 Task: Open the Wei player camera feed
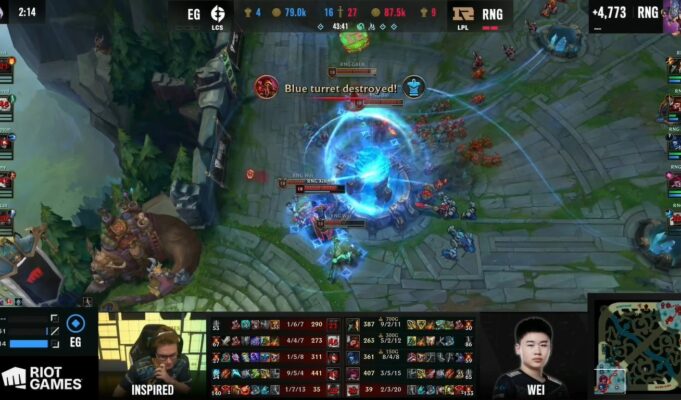pos(529,355)
